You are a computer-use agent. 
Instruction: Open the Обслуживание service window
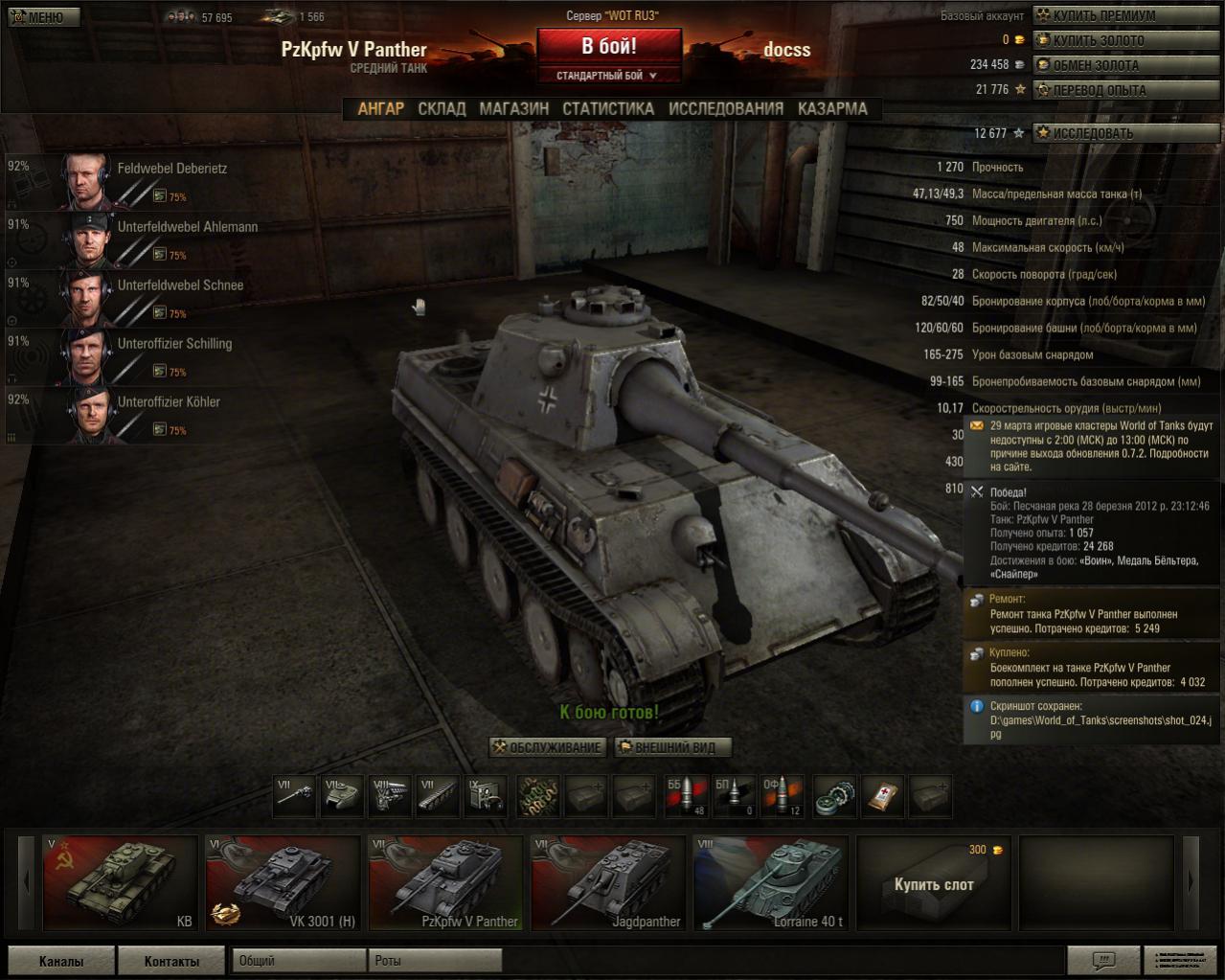point(548,747)
